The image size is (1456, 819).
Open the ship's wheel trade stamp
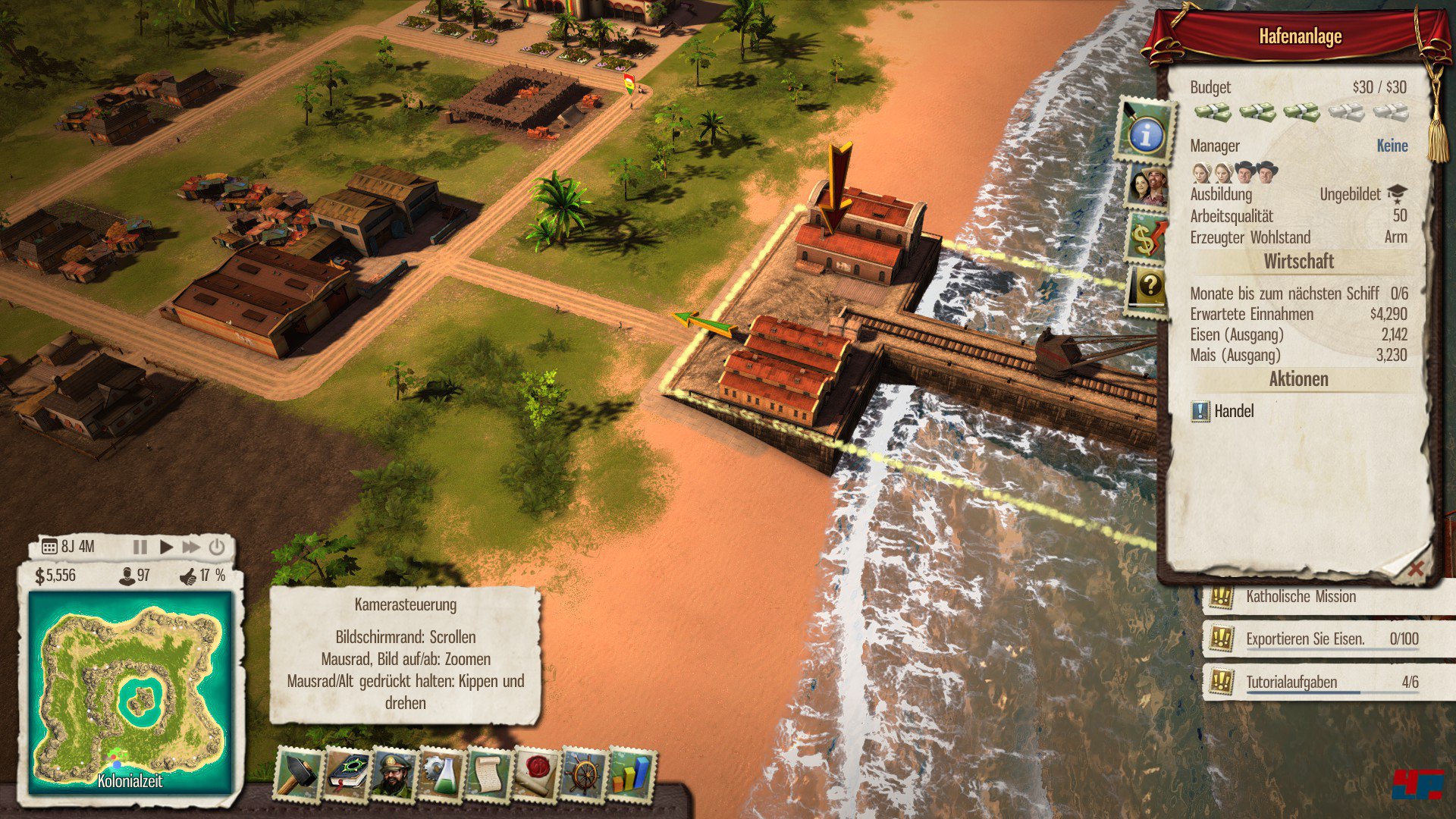[584, 774]
